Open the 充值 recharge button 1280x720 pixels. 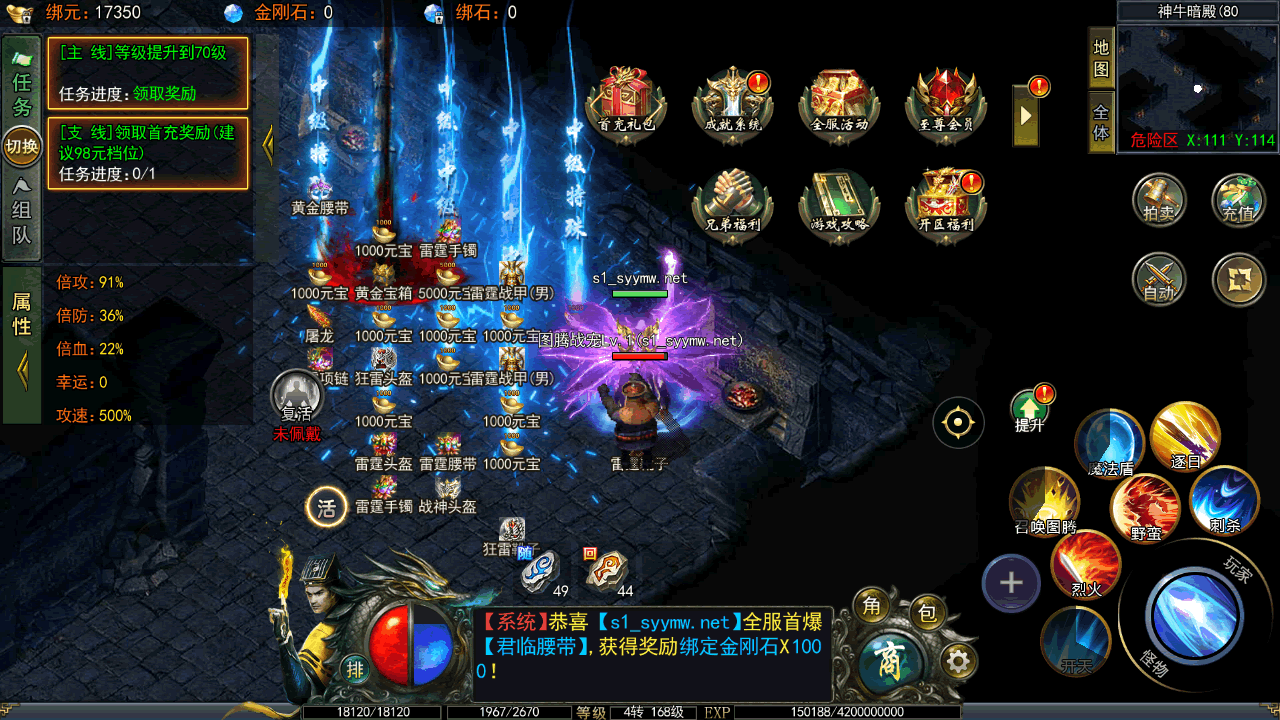click(1238, 198)
